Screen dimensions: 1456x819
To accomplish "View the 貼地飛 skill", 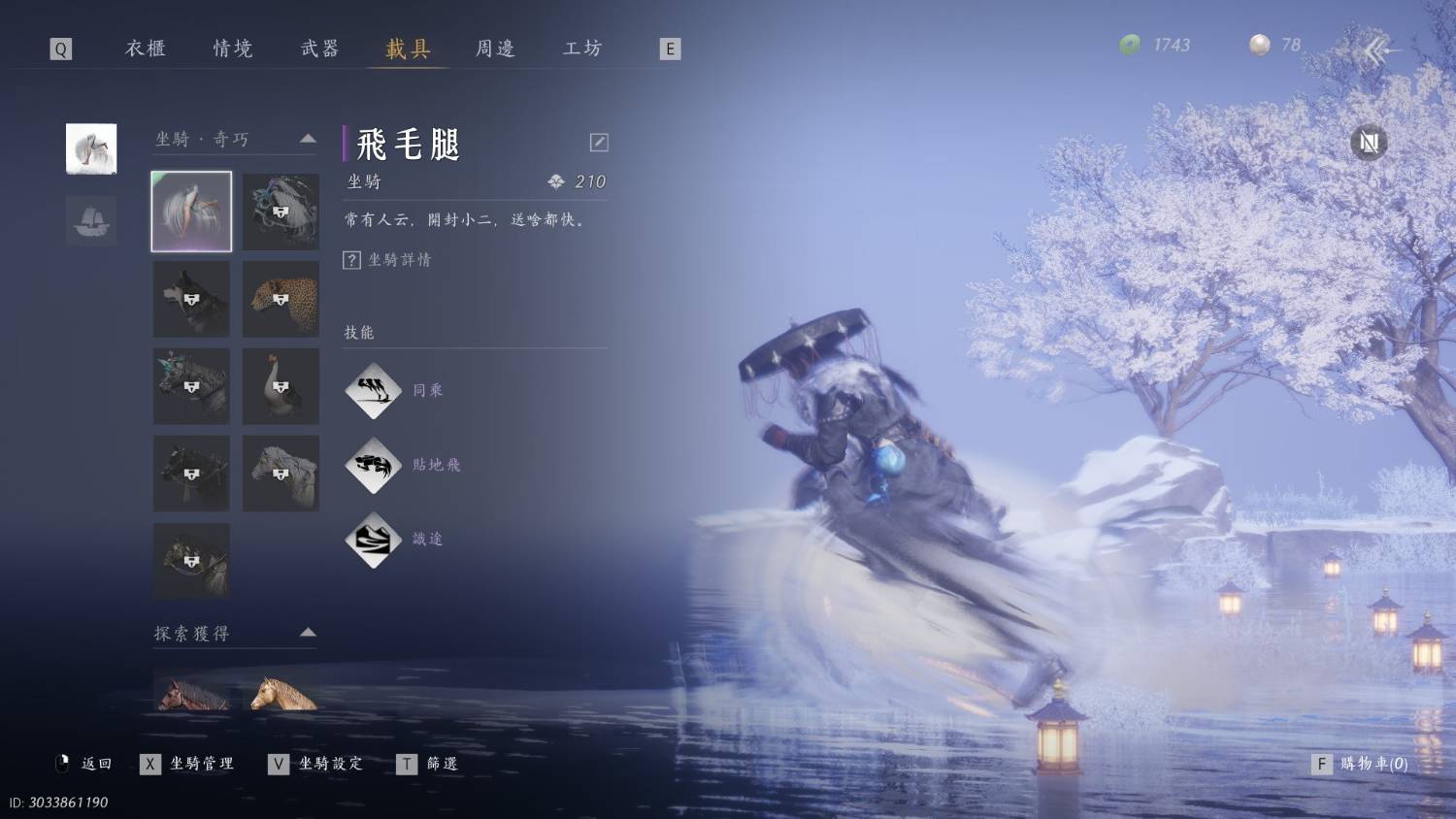I will coord(374,465).
